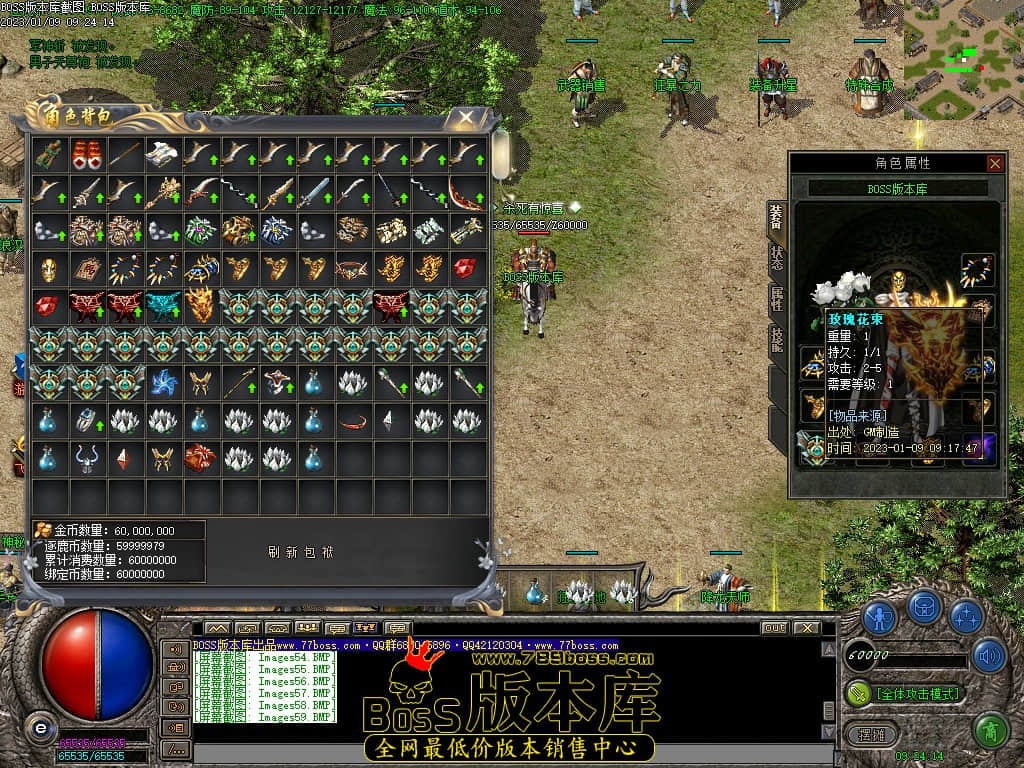Click the necklace slot on character panel

click(x=976, y=270)
